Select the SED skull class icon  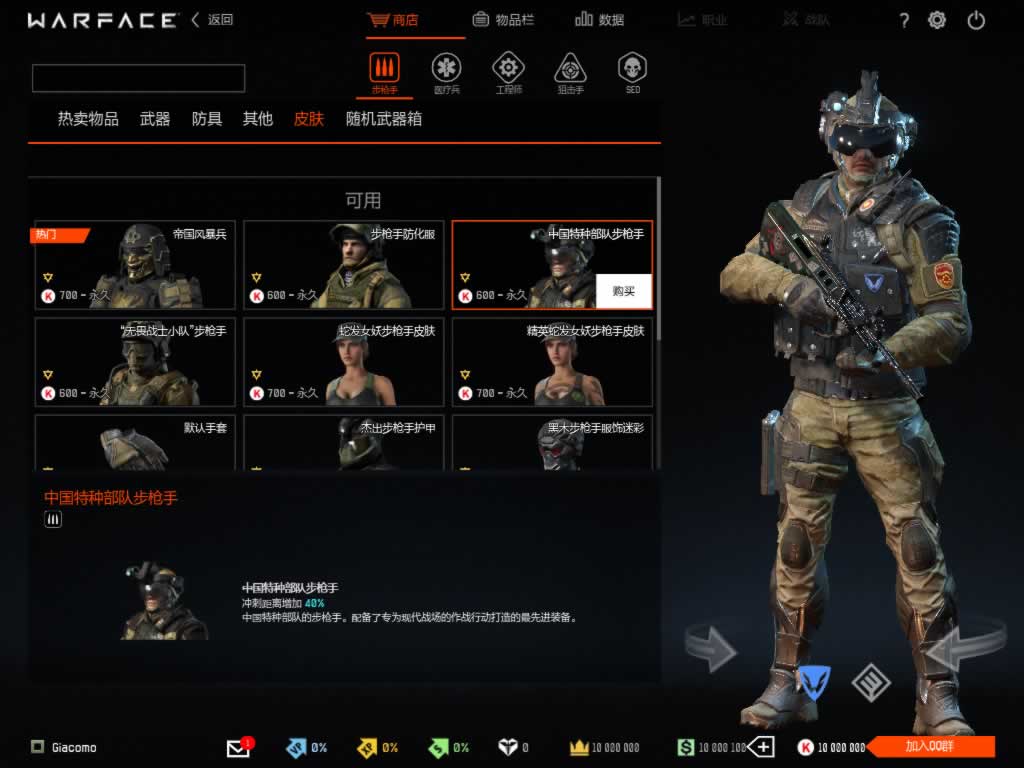click(632, 72)
